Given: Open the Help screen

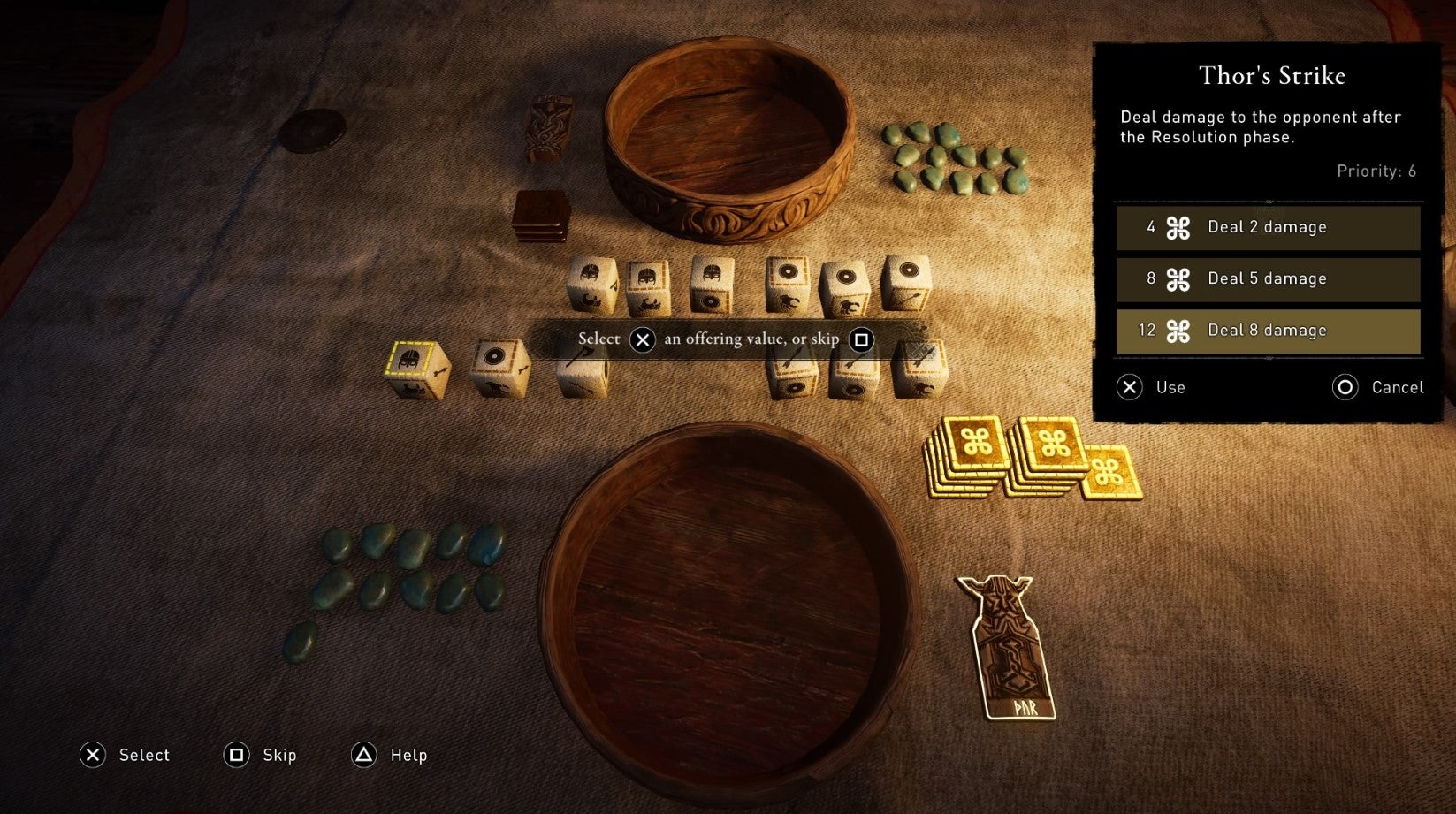Looking at the screenshot, I should [390, 755].
